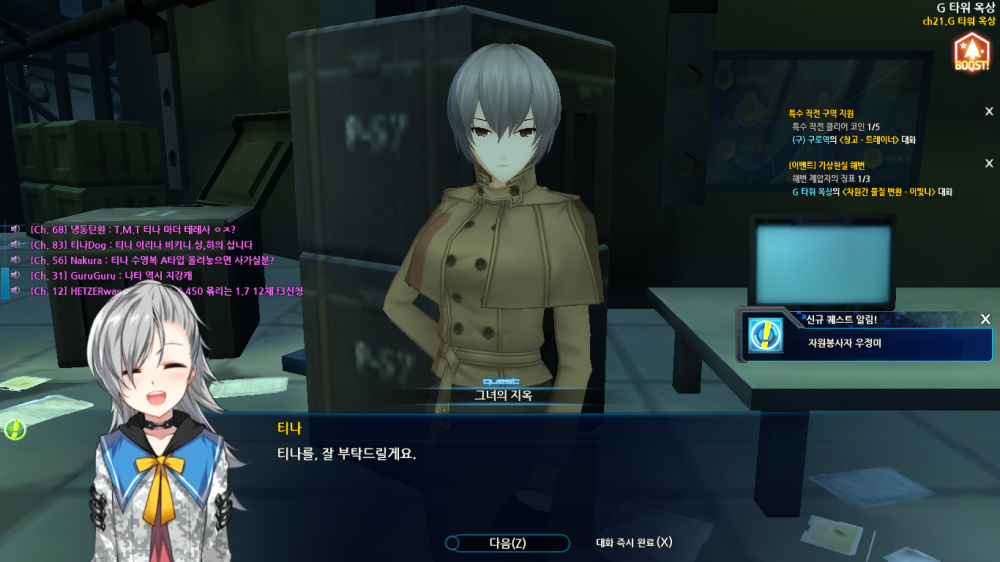This screenshot has width=1000, height=562.
Task: Activate the BOOST! badge icon
Action: [x=971, y=52]
